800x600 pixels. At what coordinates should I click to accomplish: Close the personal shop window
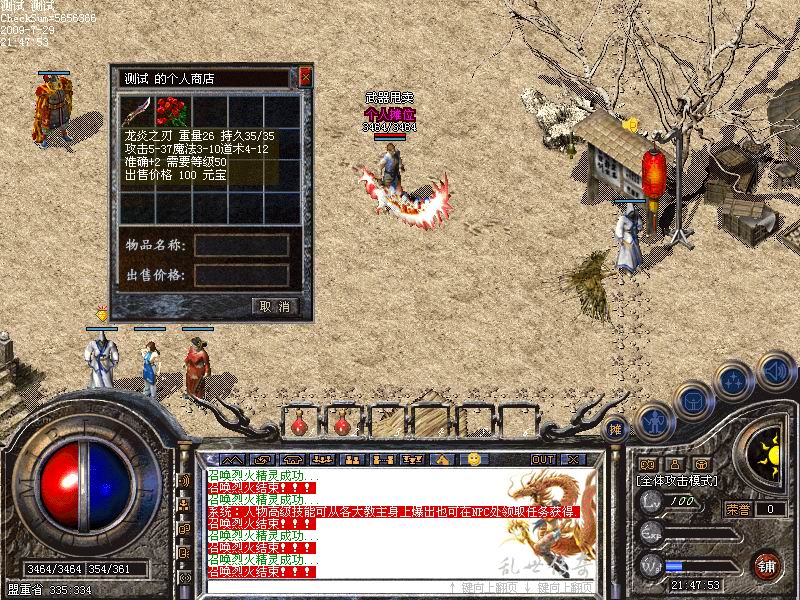pyautogui.click(x=306, y=77)
